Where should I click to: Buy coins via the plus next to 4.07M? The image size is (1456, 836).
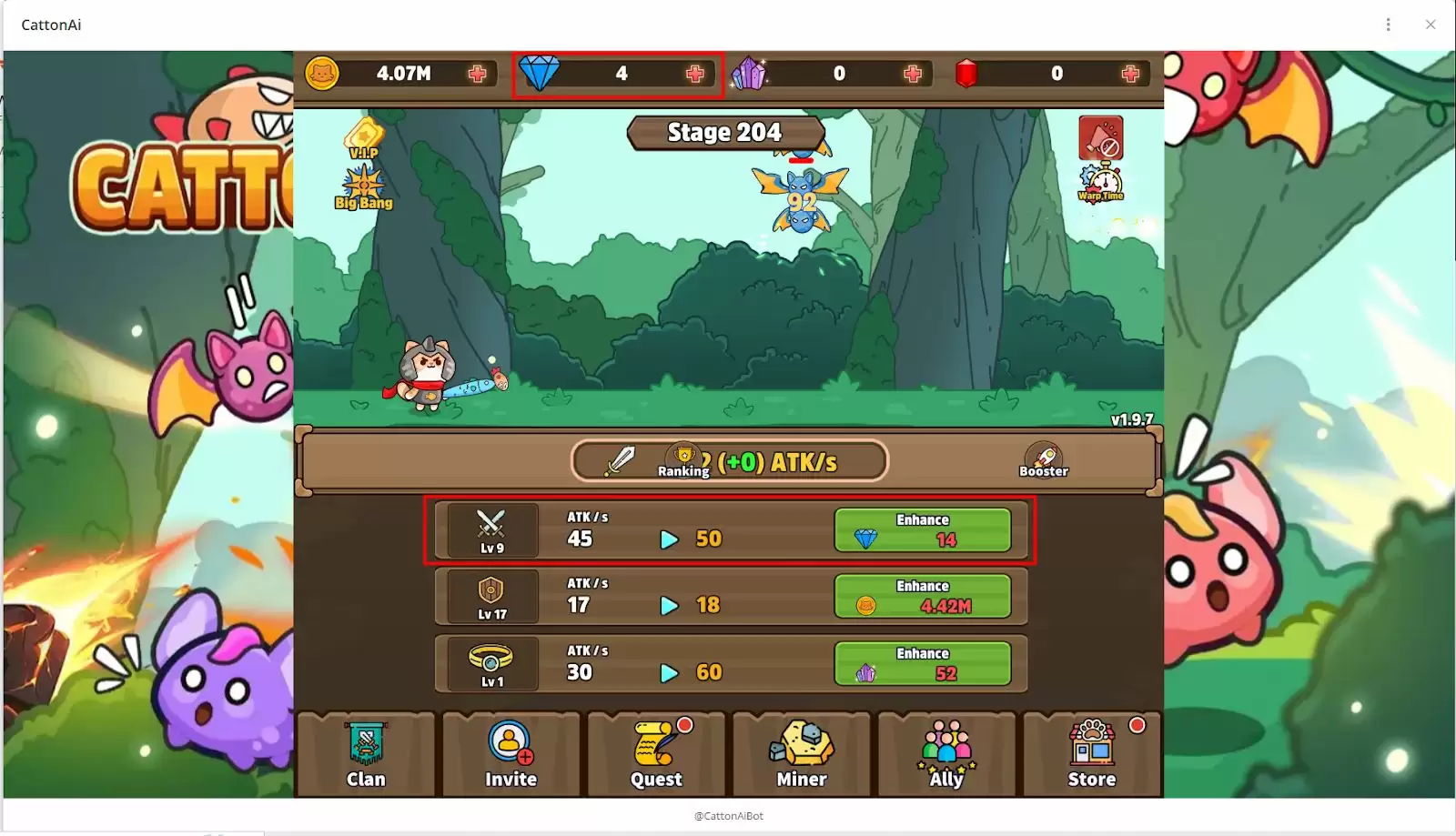point(480,74)
